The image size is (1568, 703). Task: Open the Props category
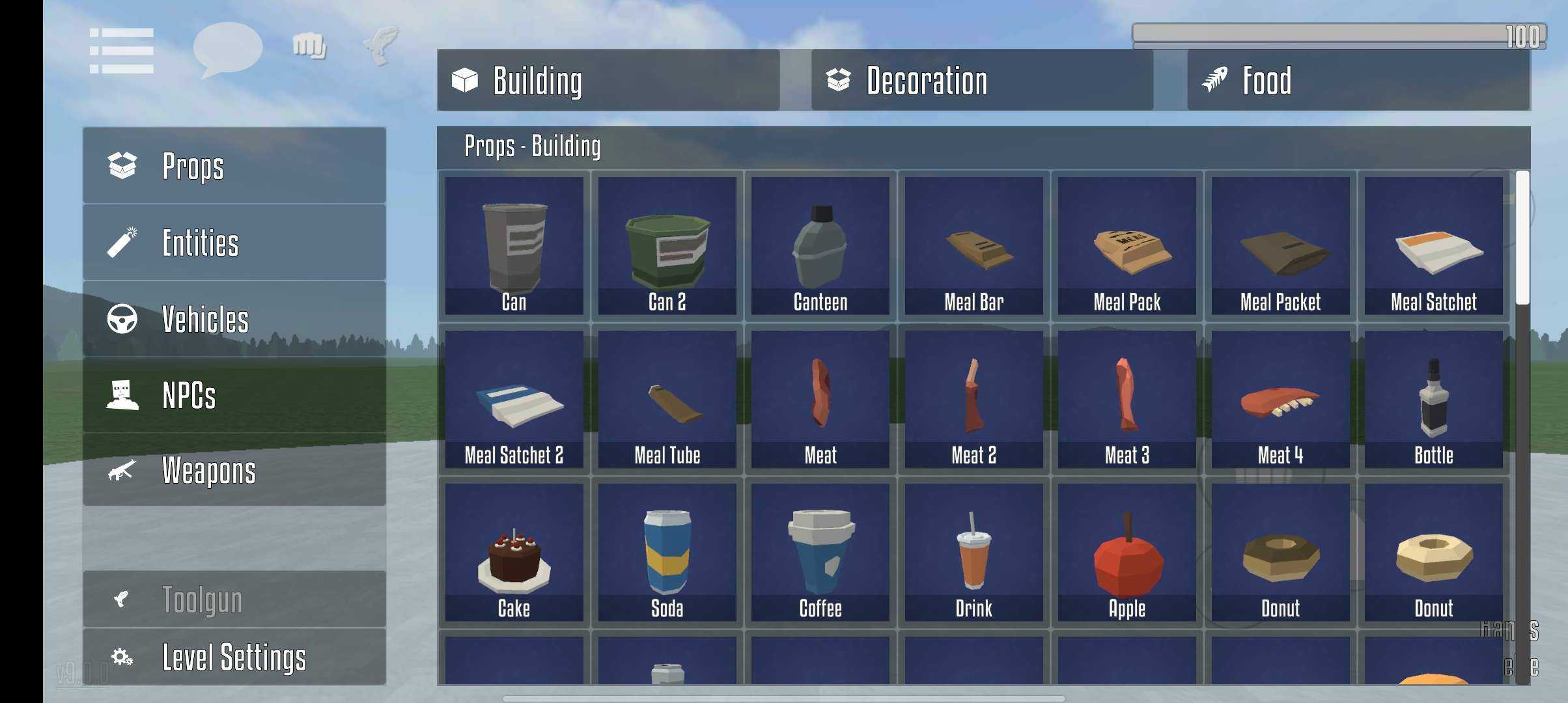tap(234, 165)
